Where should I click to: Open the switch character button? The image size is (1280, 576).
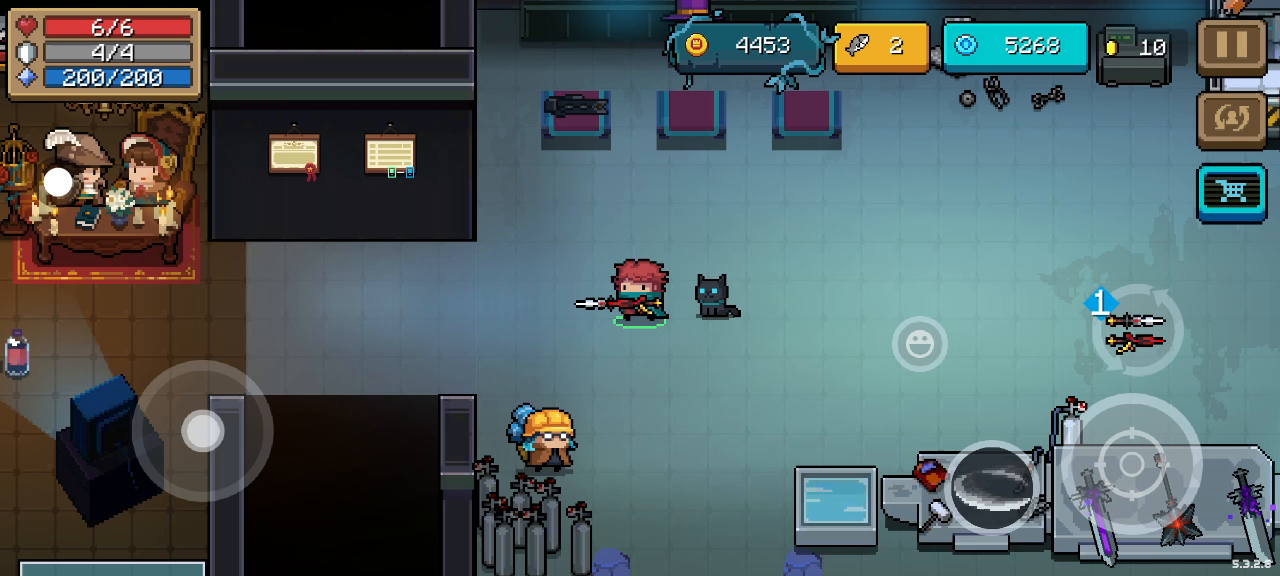(x=1231, y=118)
